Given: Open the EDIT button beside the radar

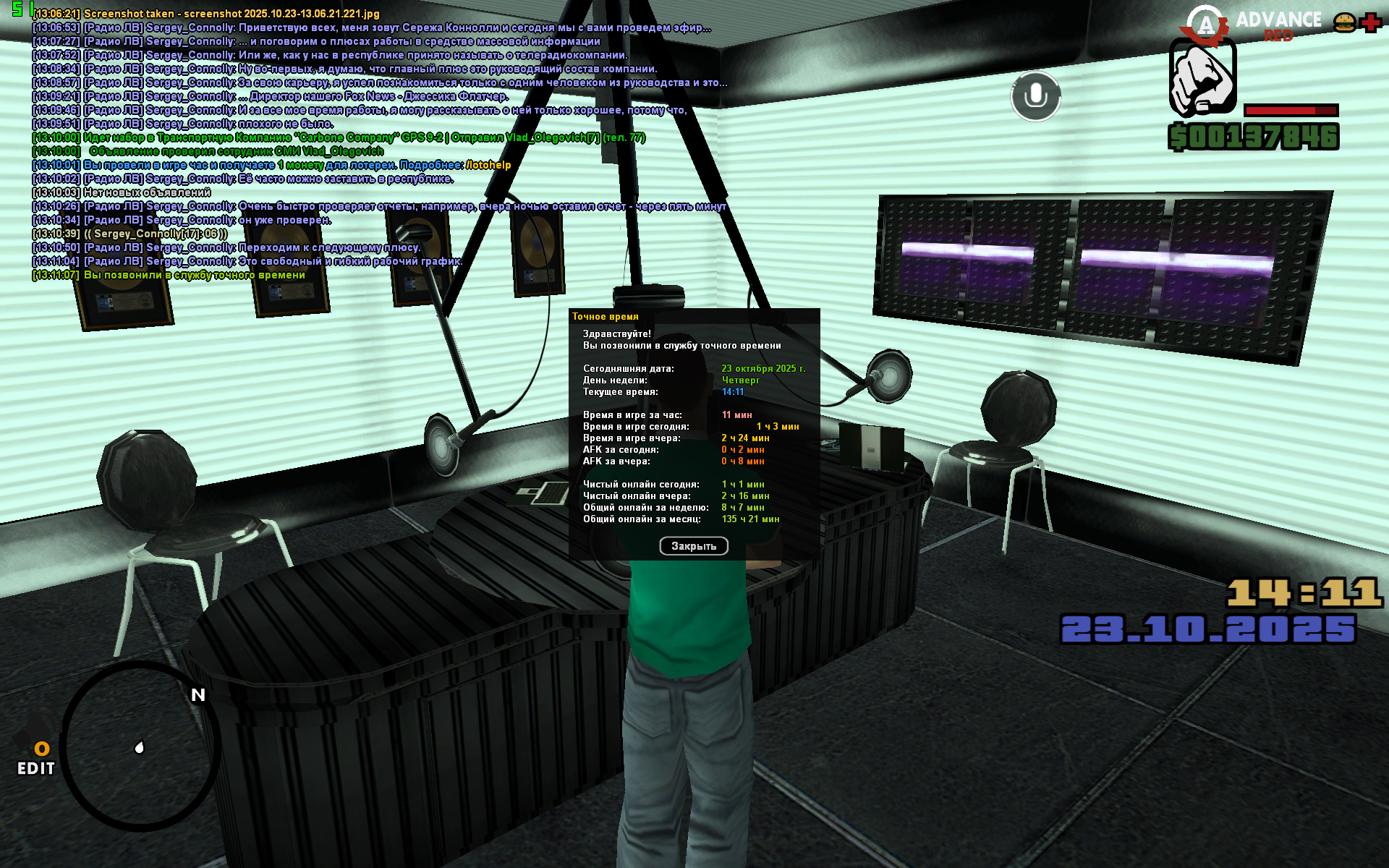Looking at the screenshot, I should 36,759.
